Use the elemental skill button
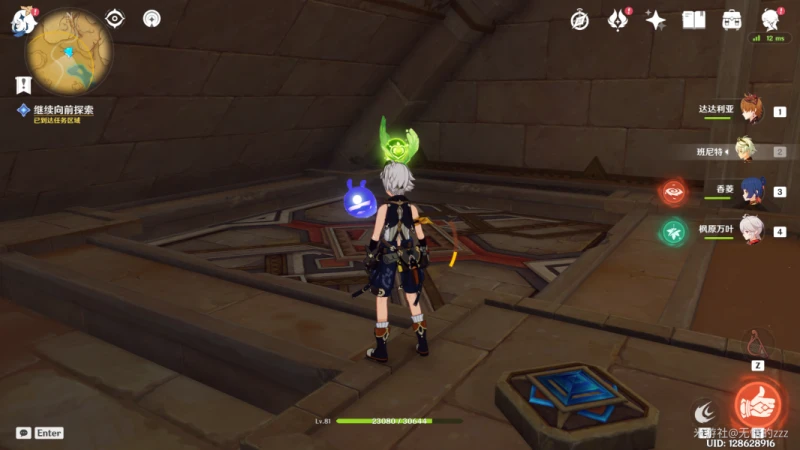Viewport: 800px width, 450px height. click(704, 410)
